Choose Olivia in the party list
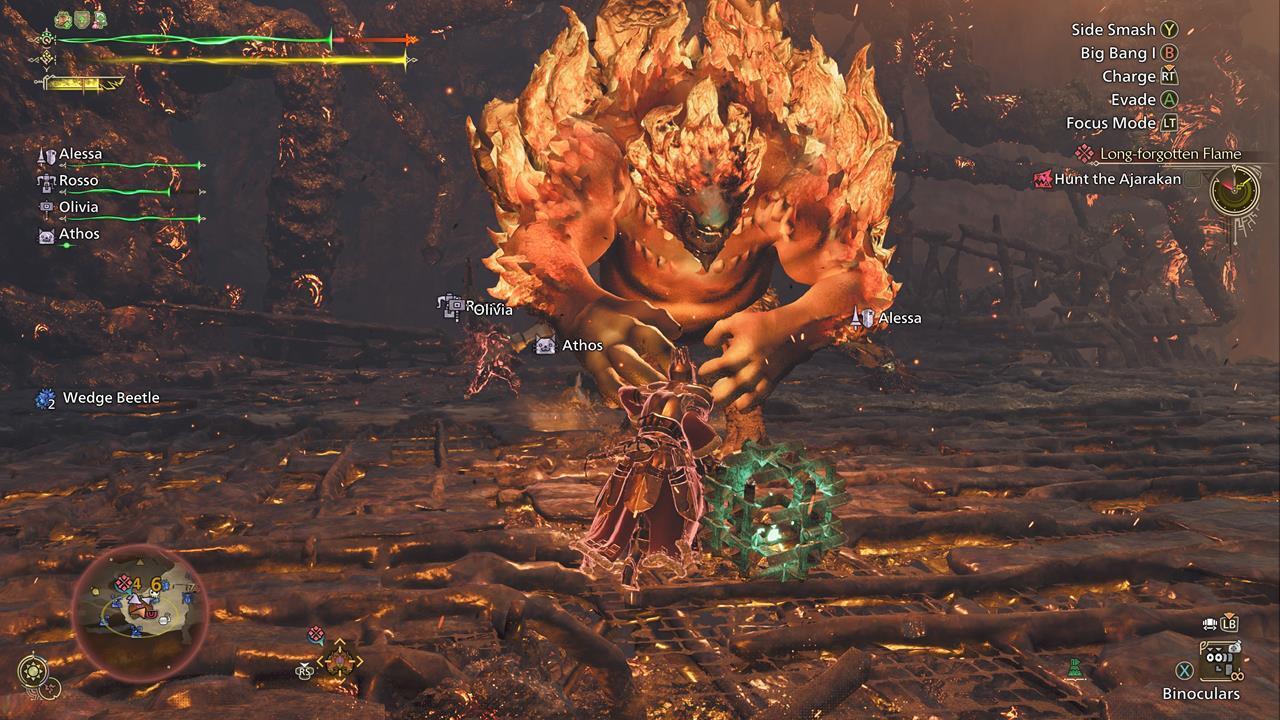1280x720 pixels. tap(78, 207)
